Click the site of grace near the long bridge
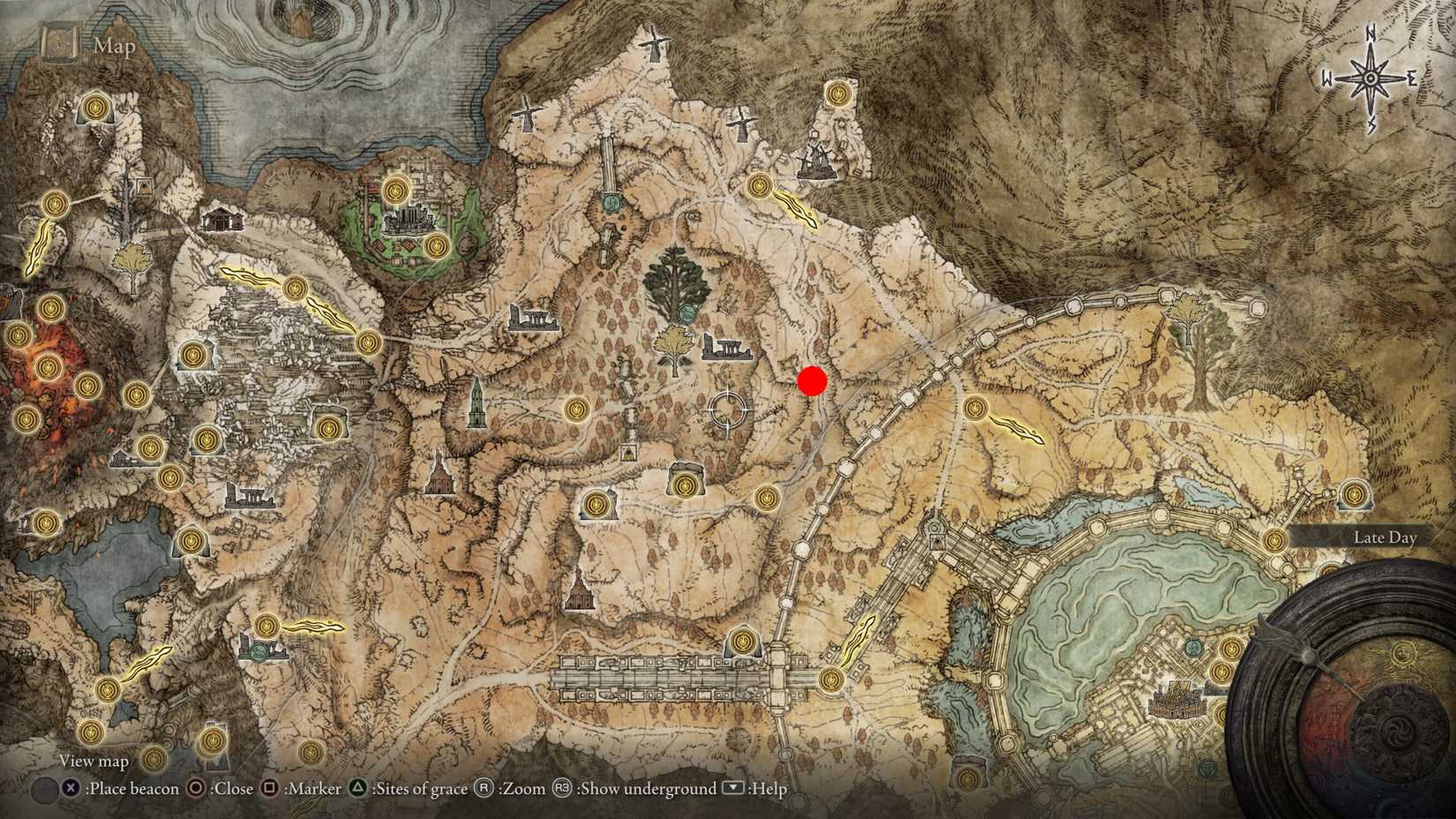The width and height of the screenshot is (1456, 819). pos(743,642)
